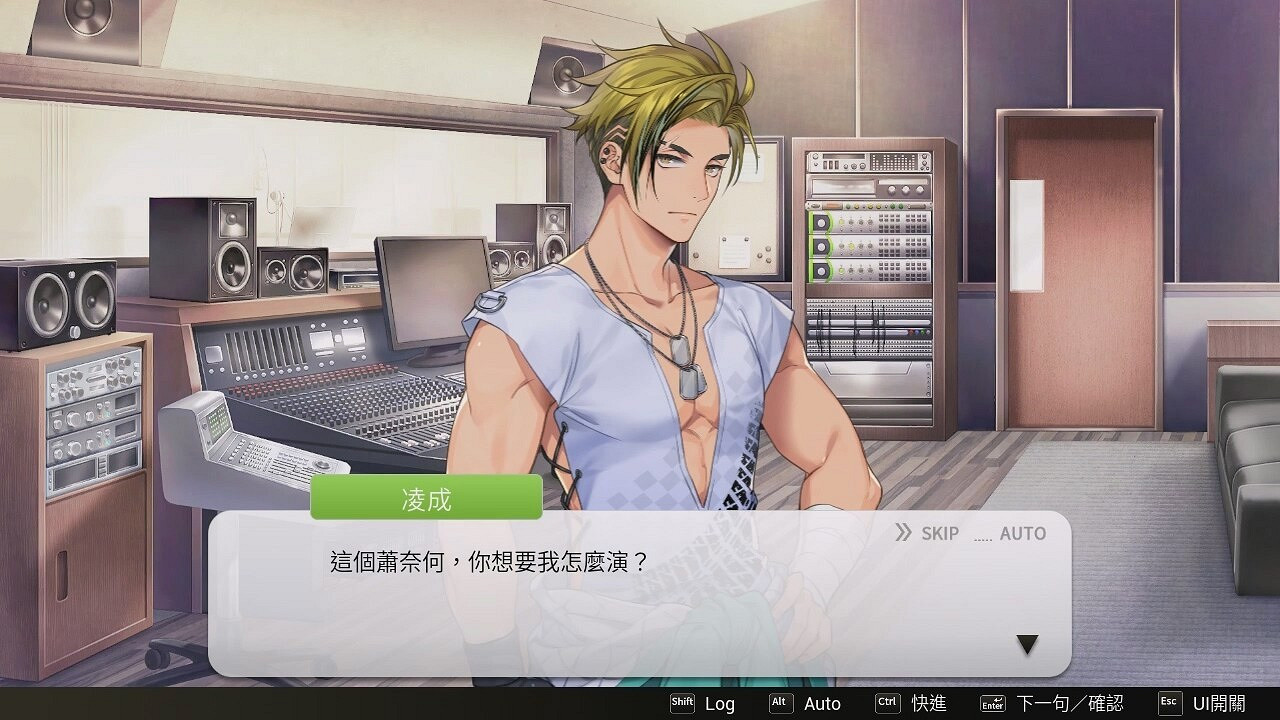Click the green 凌成 name plate
Viewport: 1280px width, 720px height.
(x=428, y=498)
